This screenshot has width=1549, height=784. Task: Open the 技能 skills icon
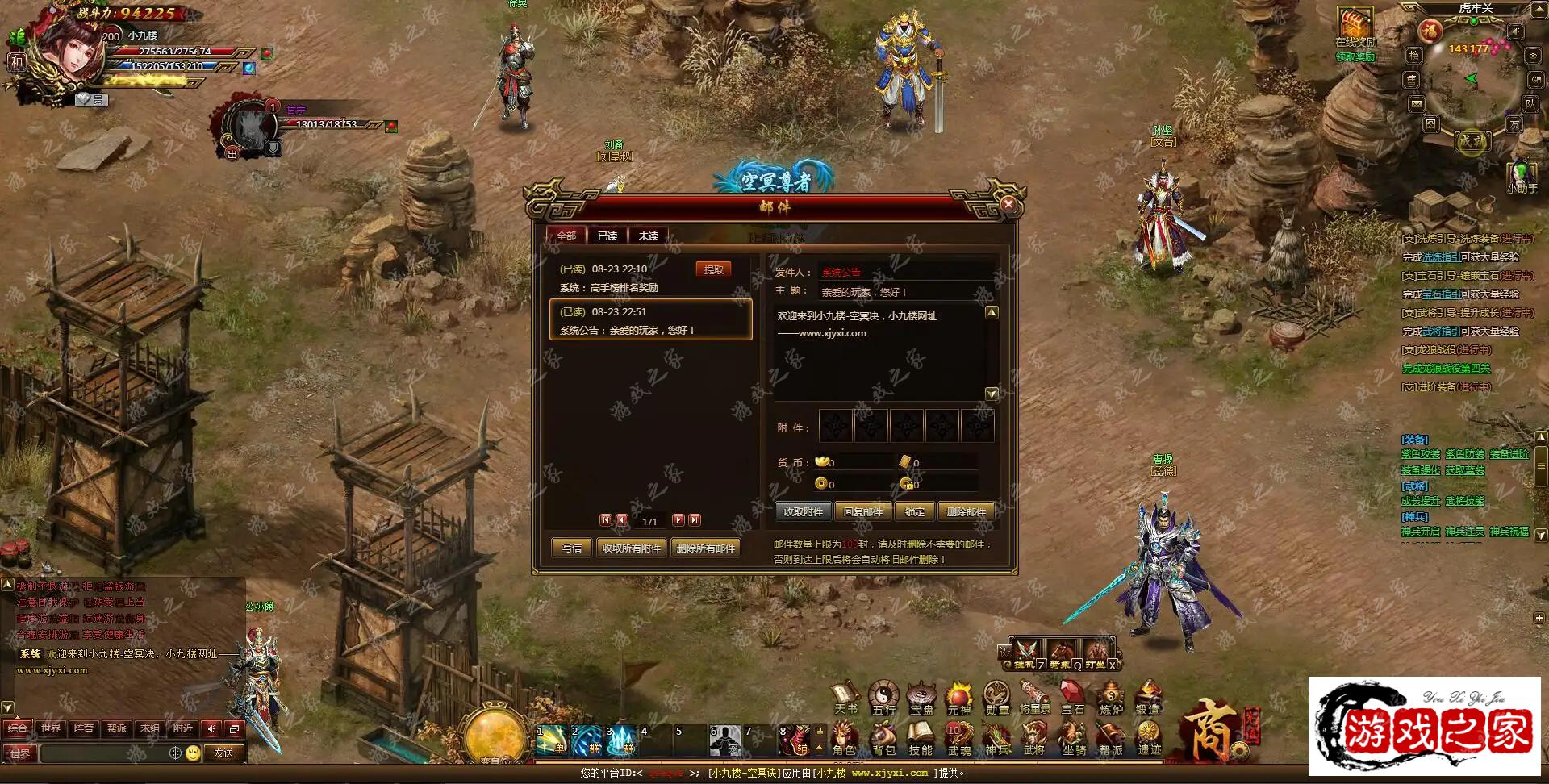tap(921, 737)
